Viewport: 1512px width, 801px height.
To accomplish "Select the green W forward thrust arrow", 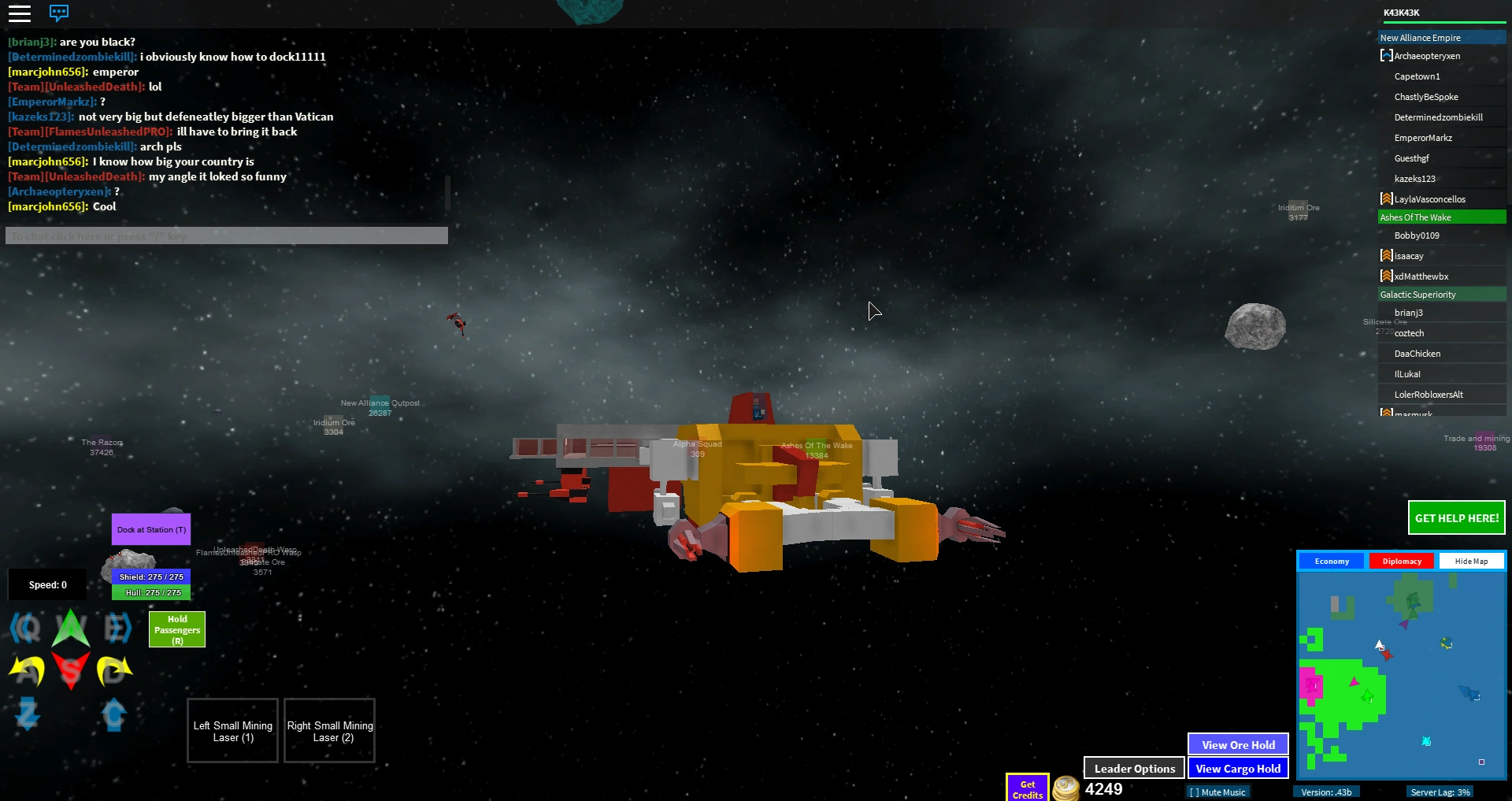I will [x=70, y=629].
